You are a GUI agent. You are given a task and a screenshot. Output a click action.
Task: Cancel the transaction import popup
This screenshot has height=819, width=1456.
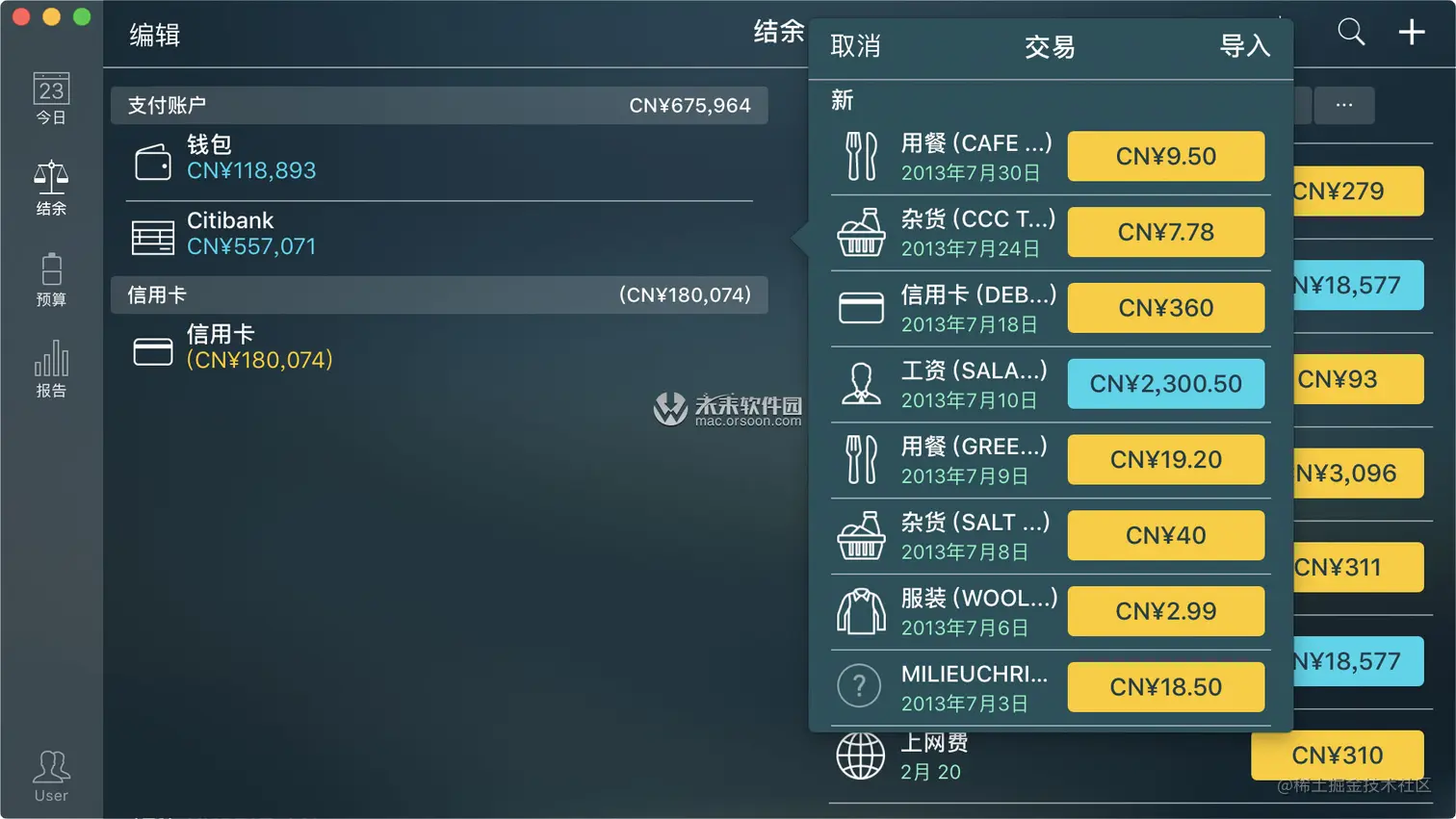(855, 46)
